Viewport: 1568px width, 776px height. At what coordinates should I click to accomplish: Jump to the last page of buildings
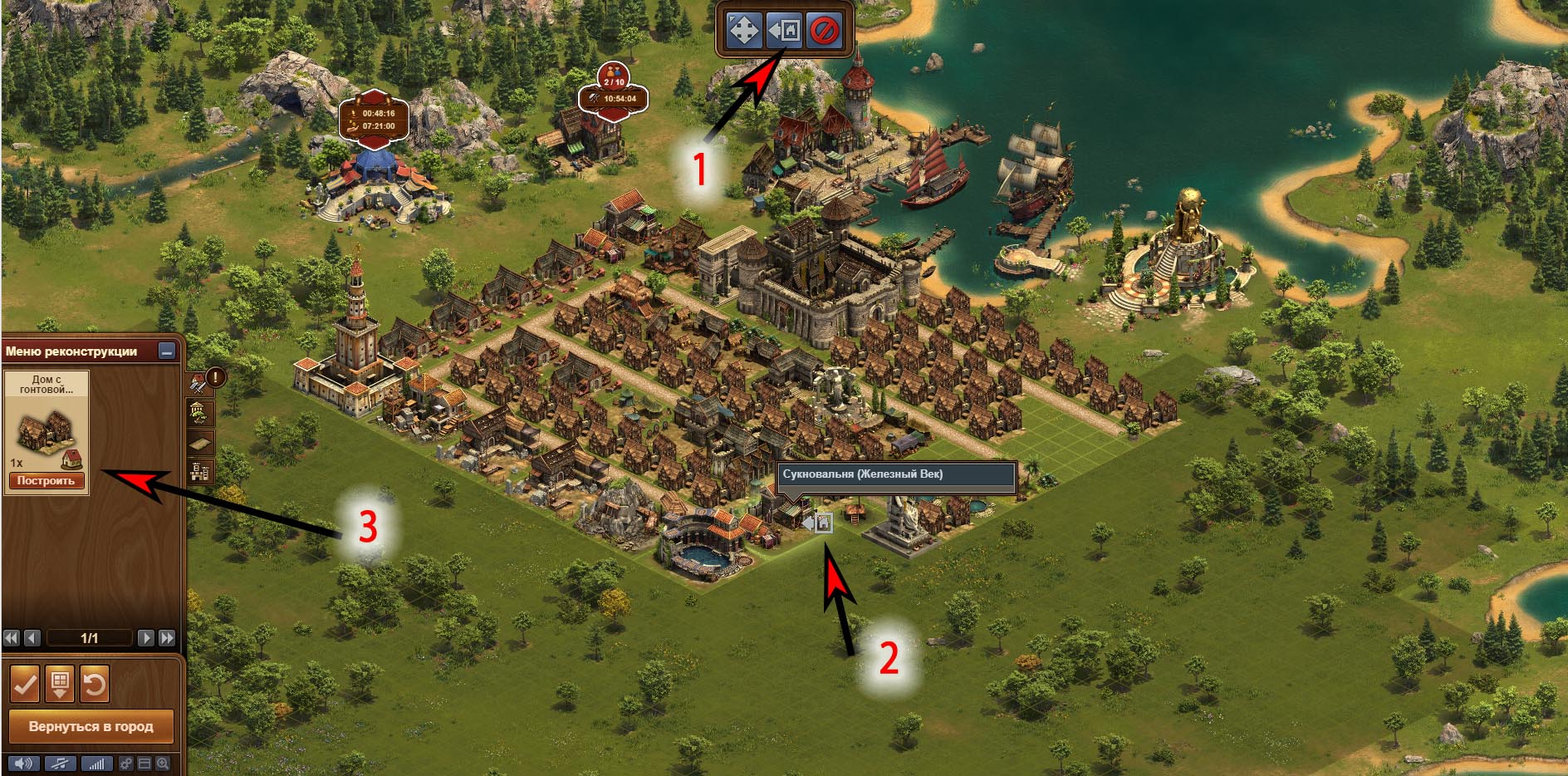(x=167, y=638)
